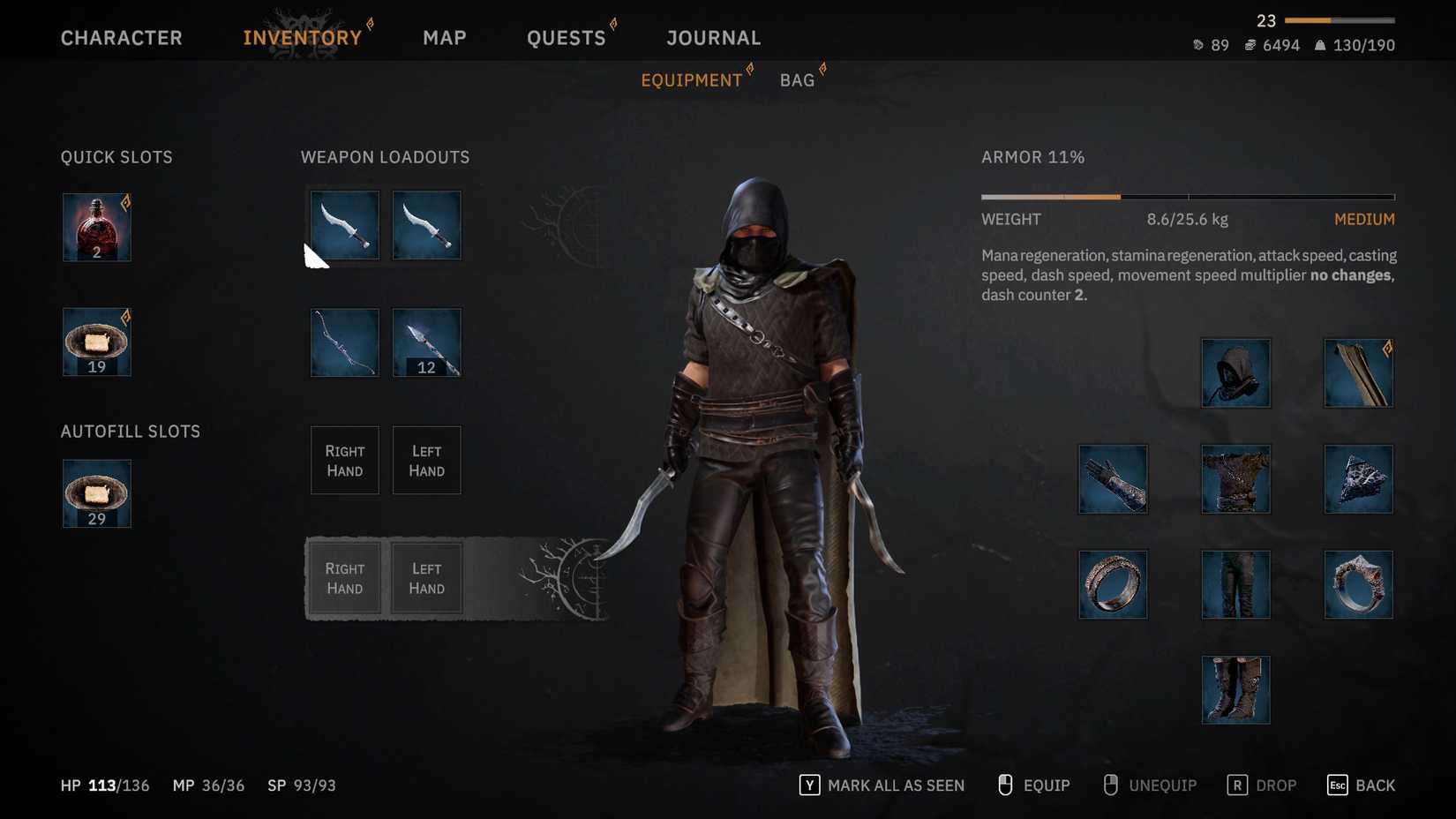Screen dimensions: 1456x819
Task: Select the amulet shard equipment slot
Action: [1358, 479]
